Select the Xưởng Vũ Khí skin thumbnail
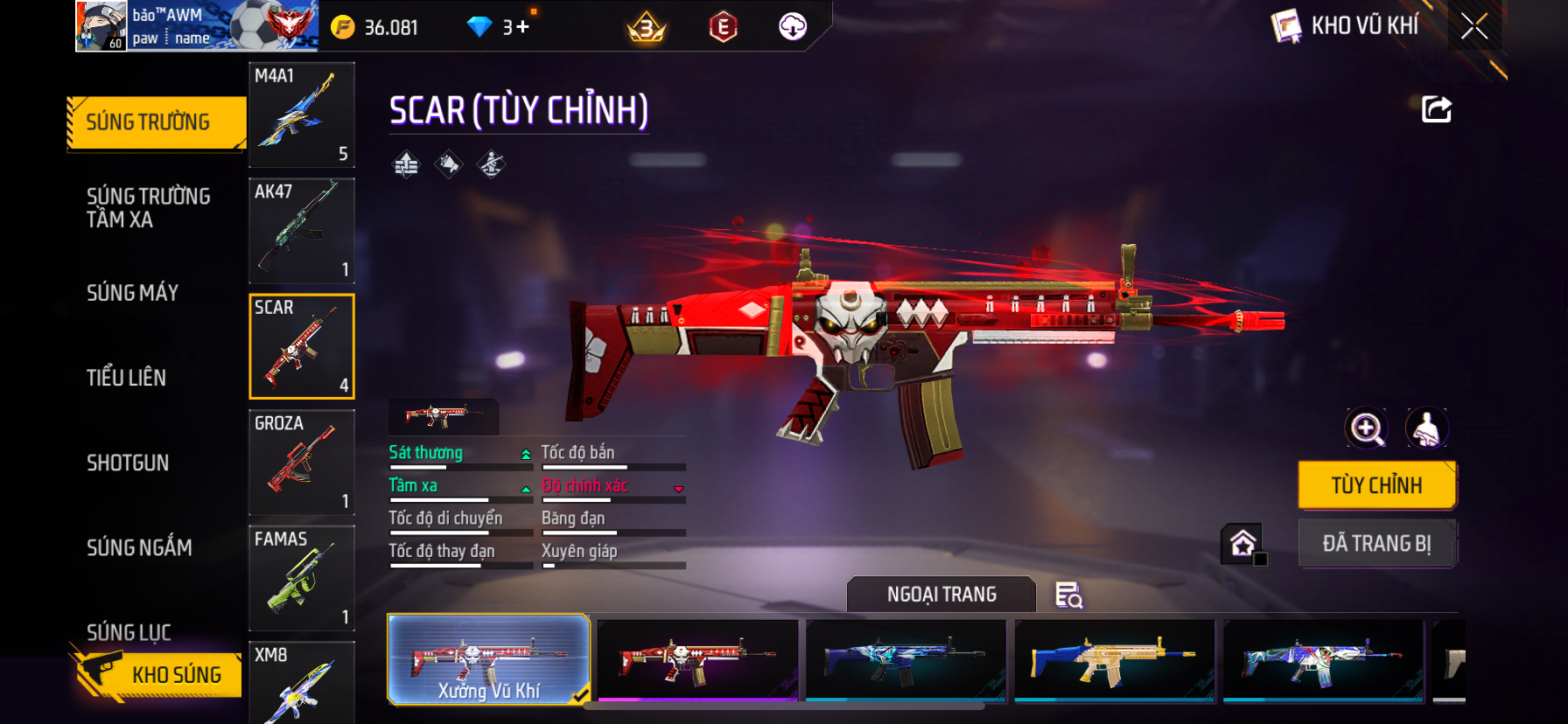 [x=488, y=659]
